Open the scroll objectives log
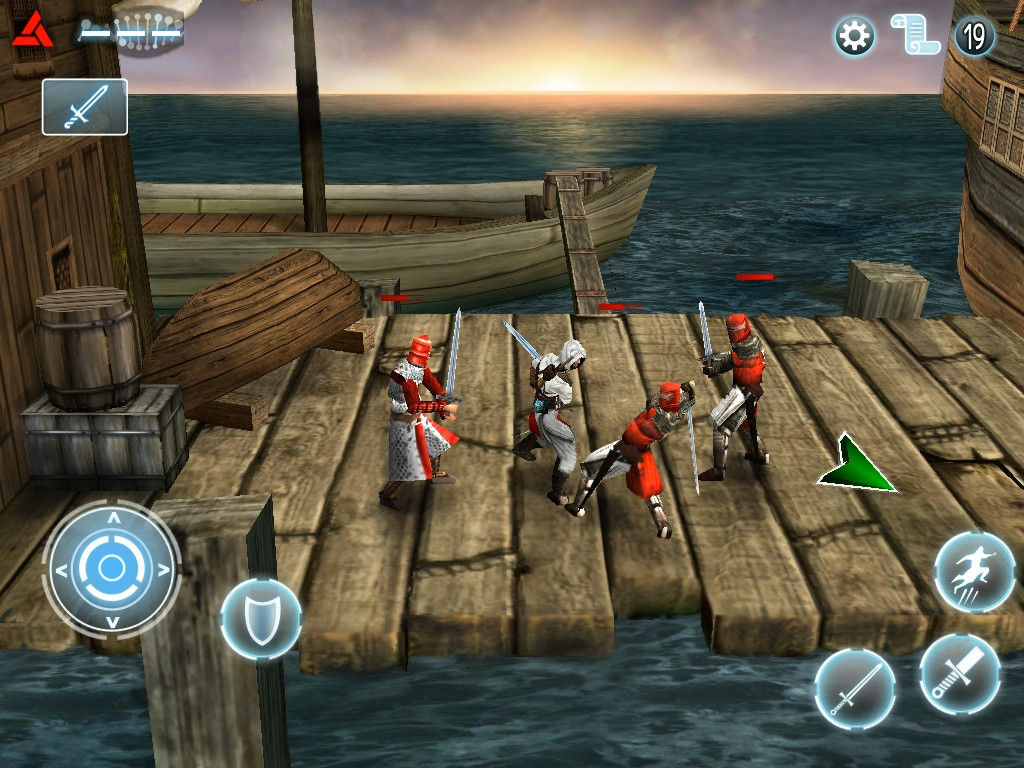 pos(914,36)
